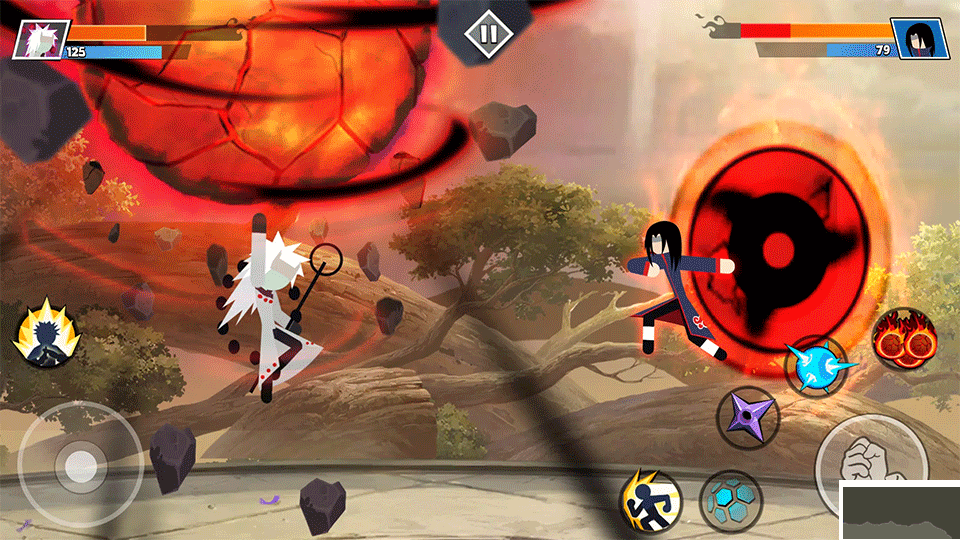Trigger the yellow dash stickman skill
The height and width of the screenshot is (540, 960).
tap(650, 500)
